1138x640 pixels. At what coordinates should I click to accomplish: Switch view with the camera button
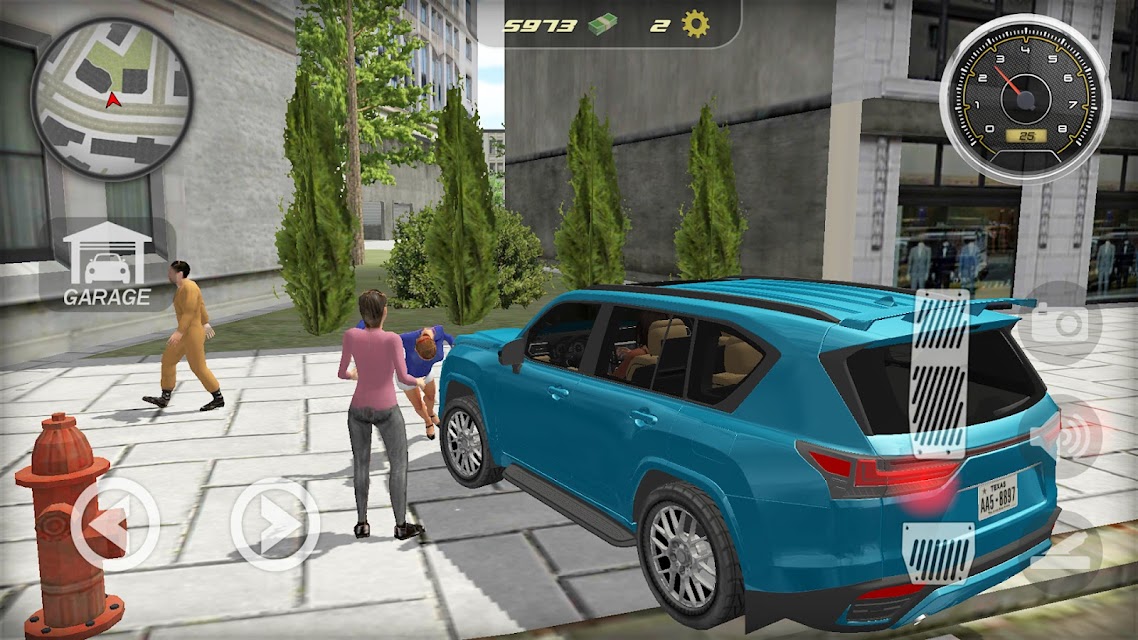1066,323
